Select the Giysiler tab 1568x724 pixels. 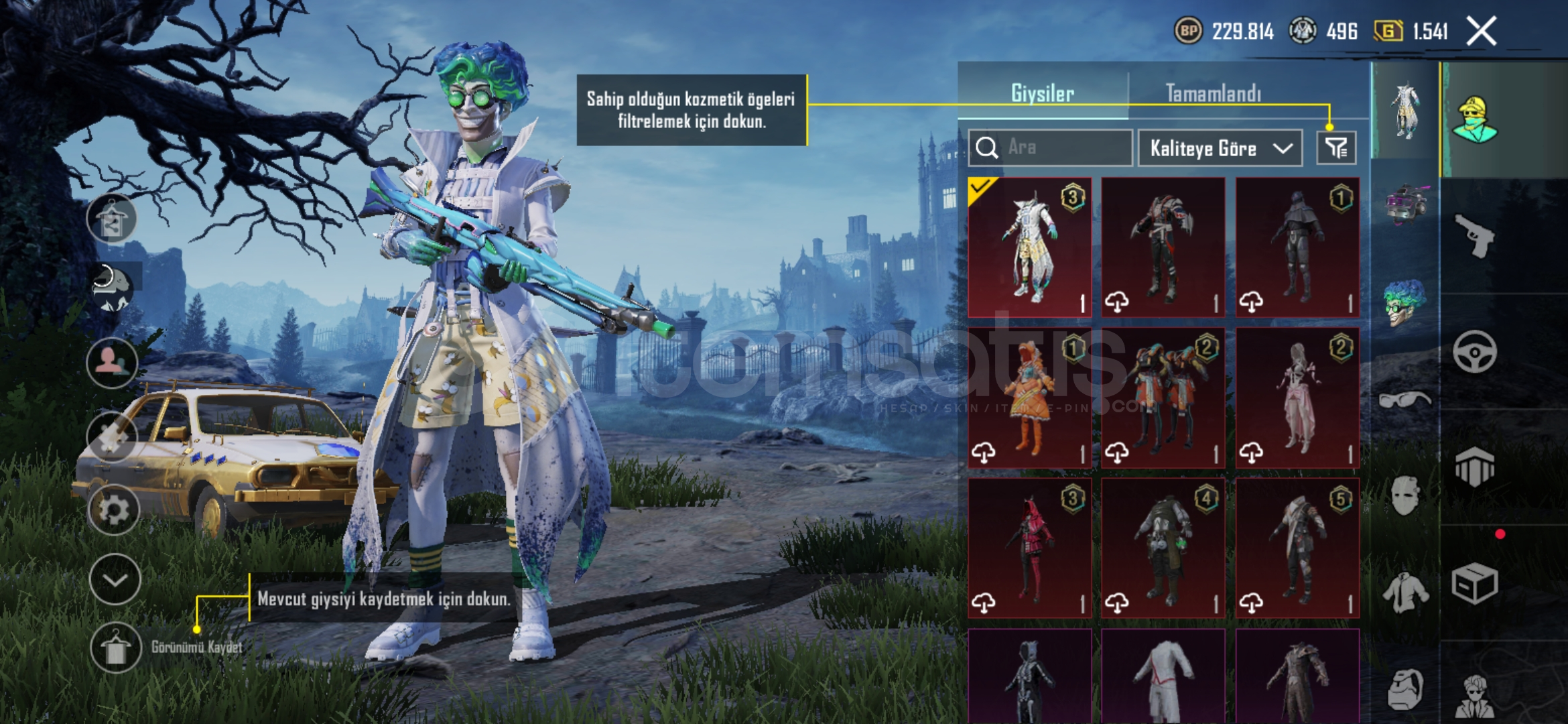tap(1043, 93)
